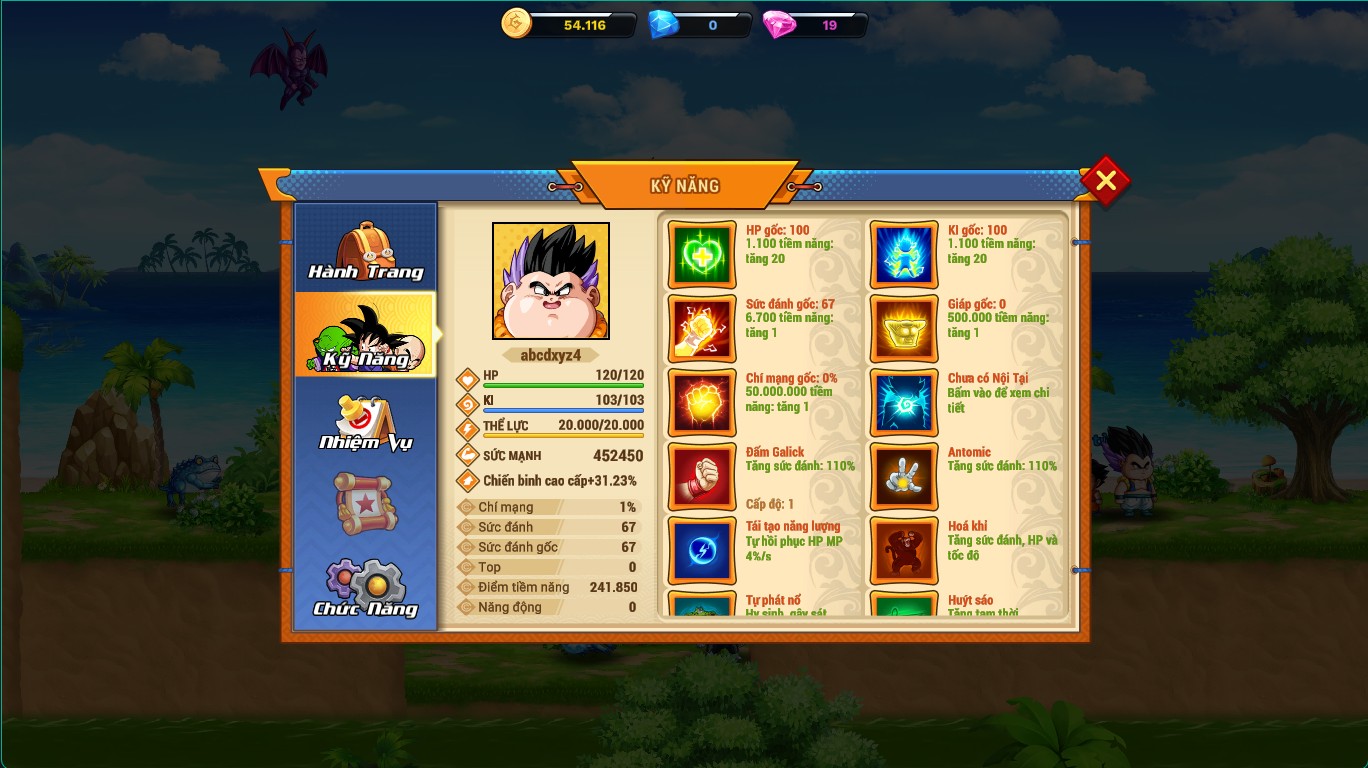Screen dimensions: 1368x768
Task: Increase Sức đánh gốc fist icon
Action: pyautogui.click(x=702, y=329)
